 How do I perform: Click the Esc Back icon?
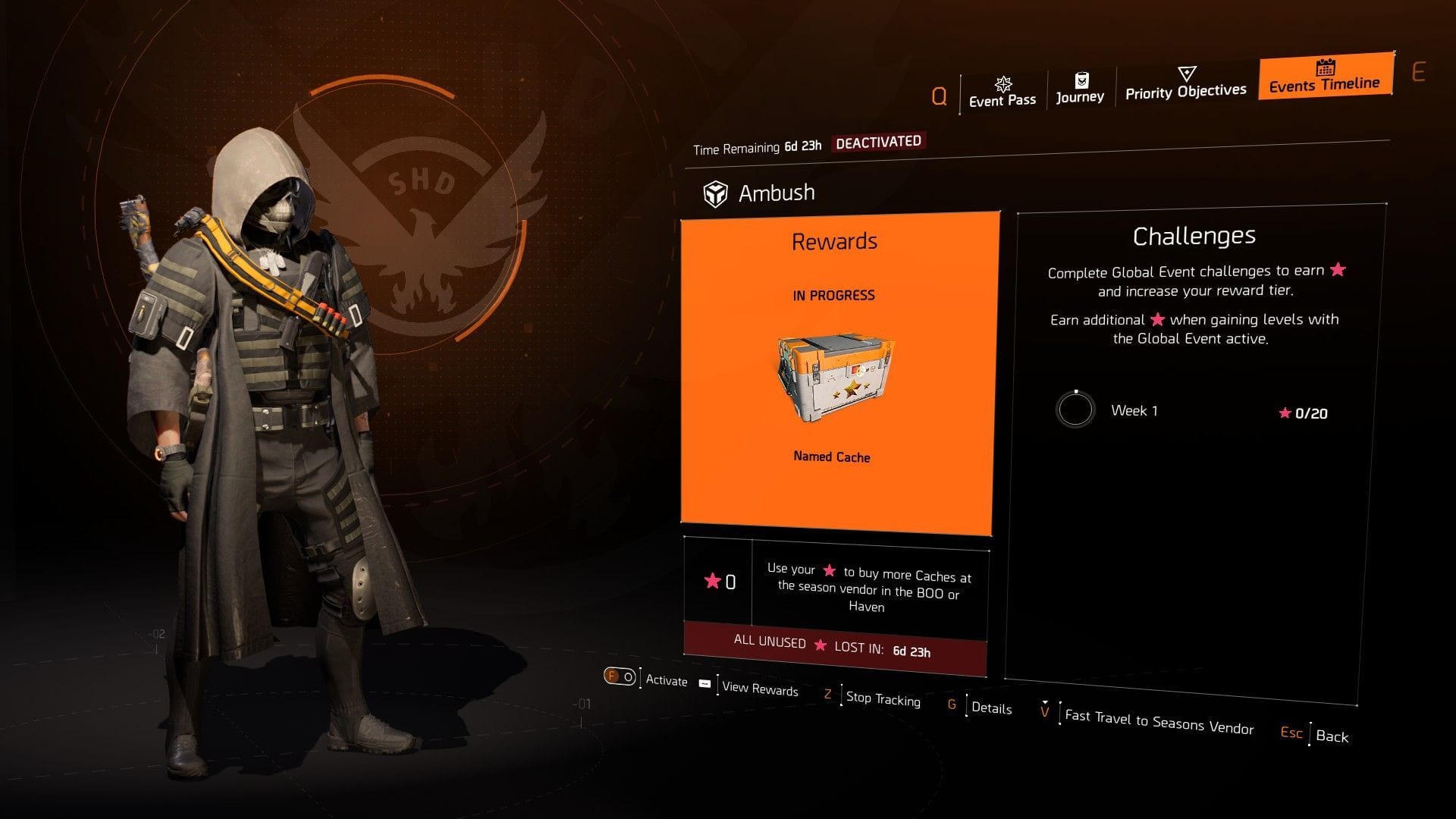1291,733
